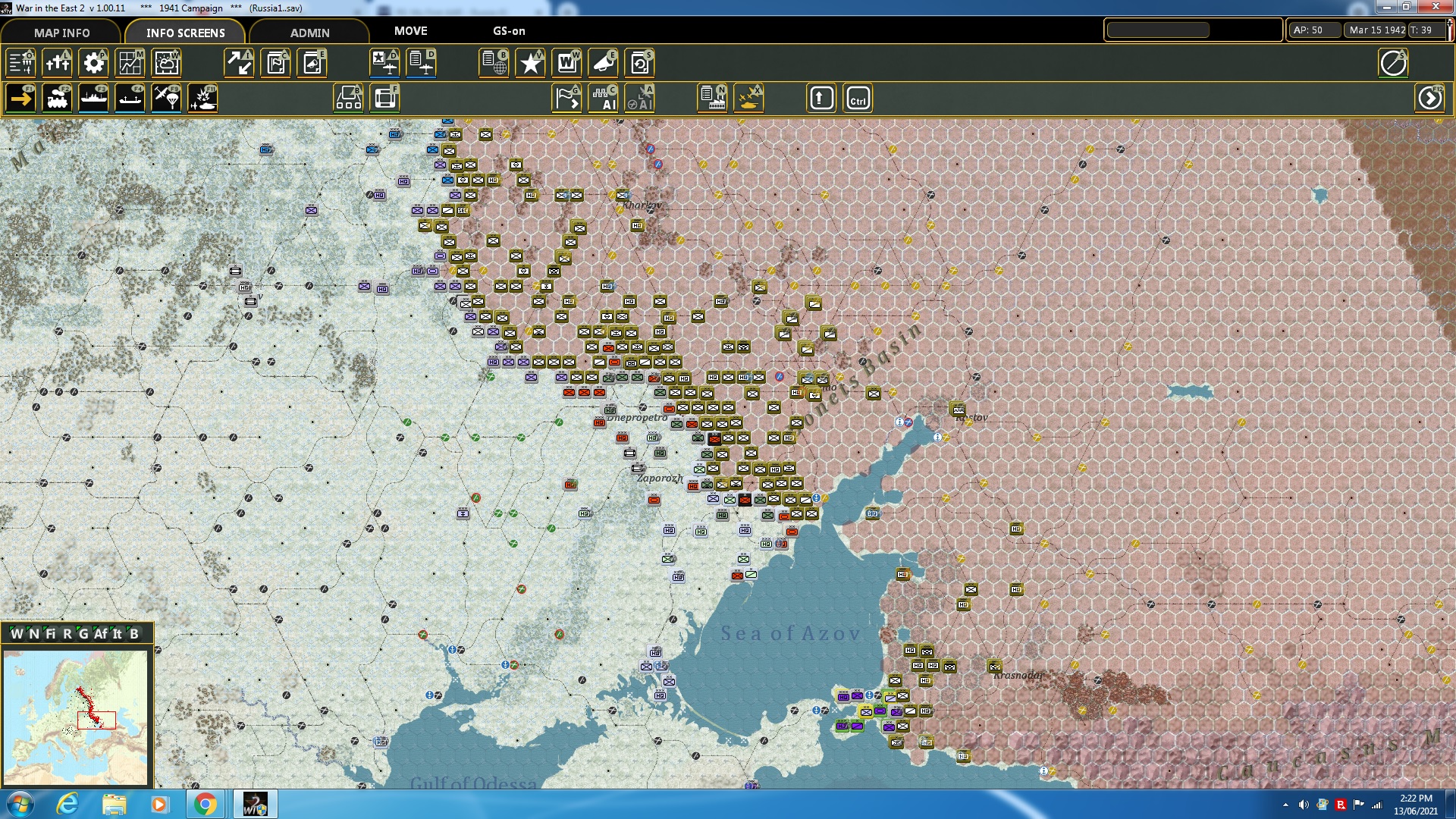
Task: Switch to naval transport mode
Action: pos(93,98)
